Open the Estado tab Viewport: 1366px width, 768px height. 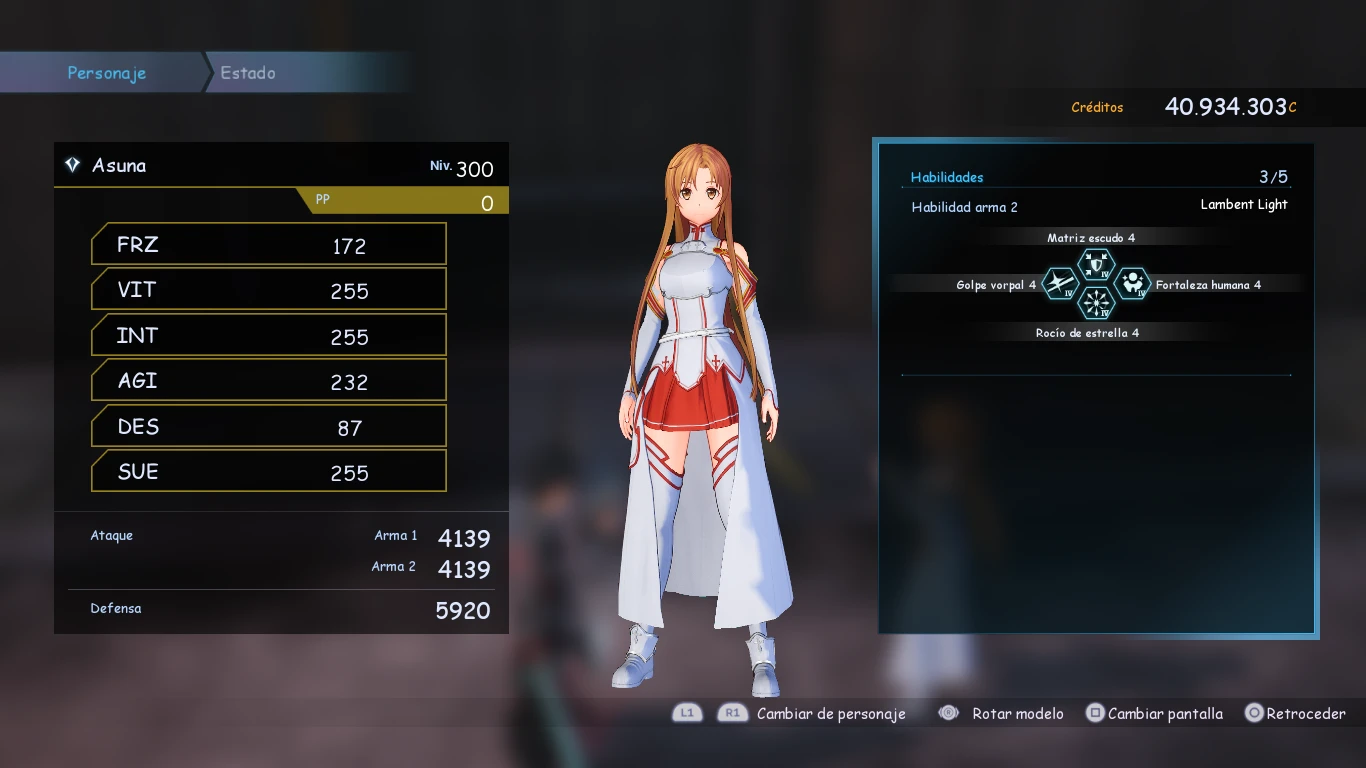[x=248, y=73]
